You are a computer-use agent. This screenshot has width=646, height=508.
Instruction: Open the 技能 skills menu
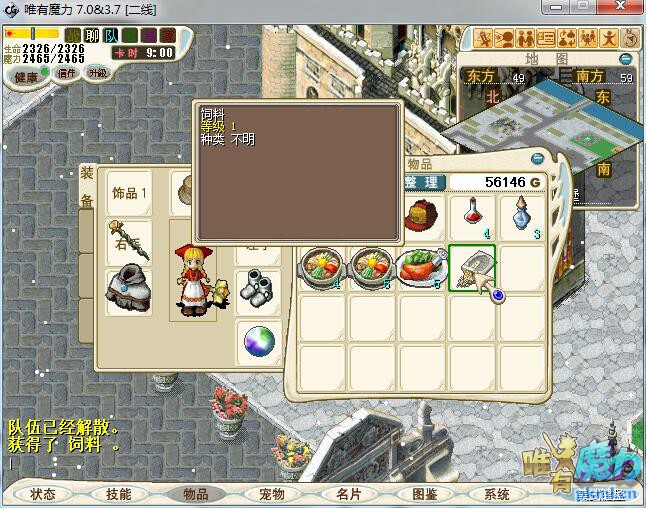[119, 494]
